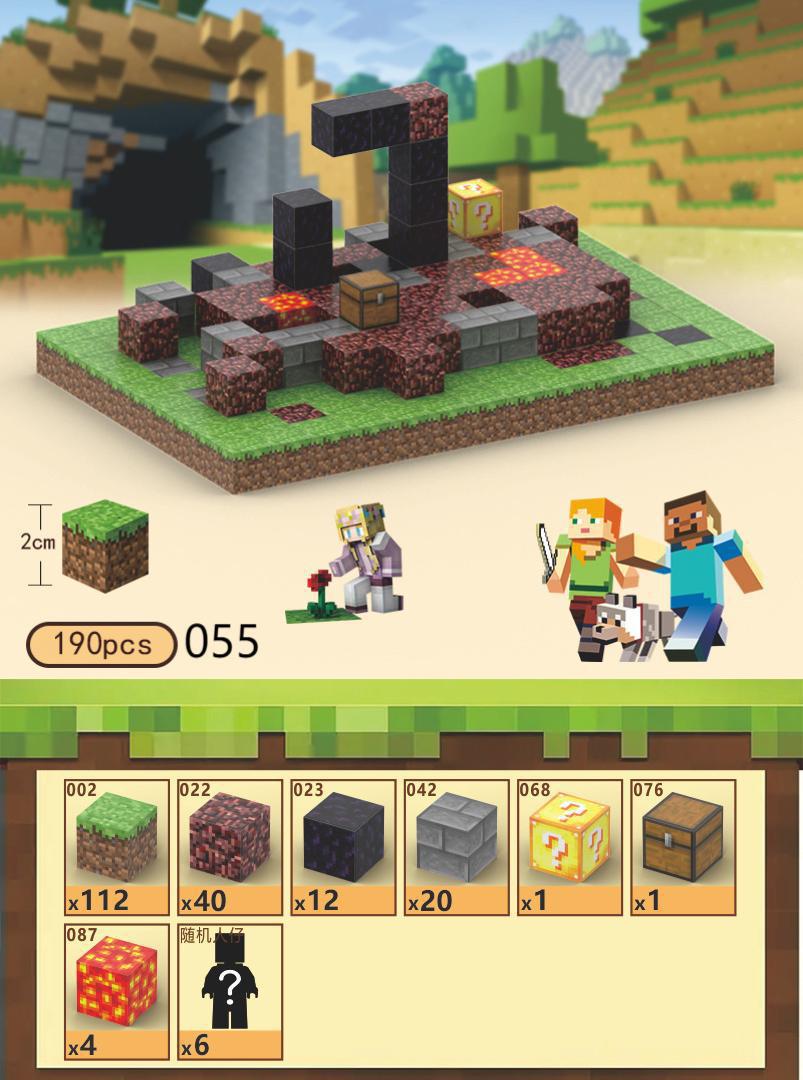Select the grass block slot numbered 002

(117, 846)
